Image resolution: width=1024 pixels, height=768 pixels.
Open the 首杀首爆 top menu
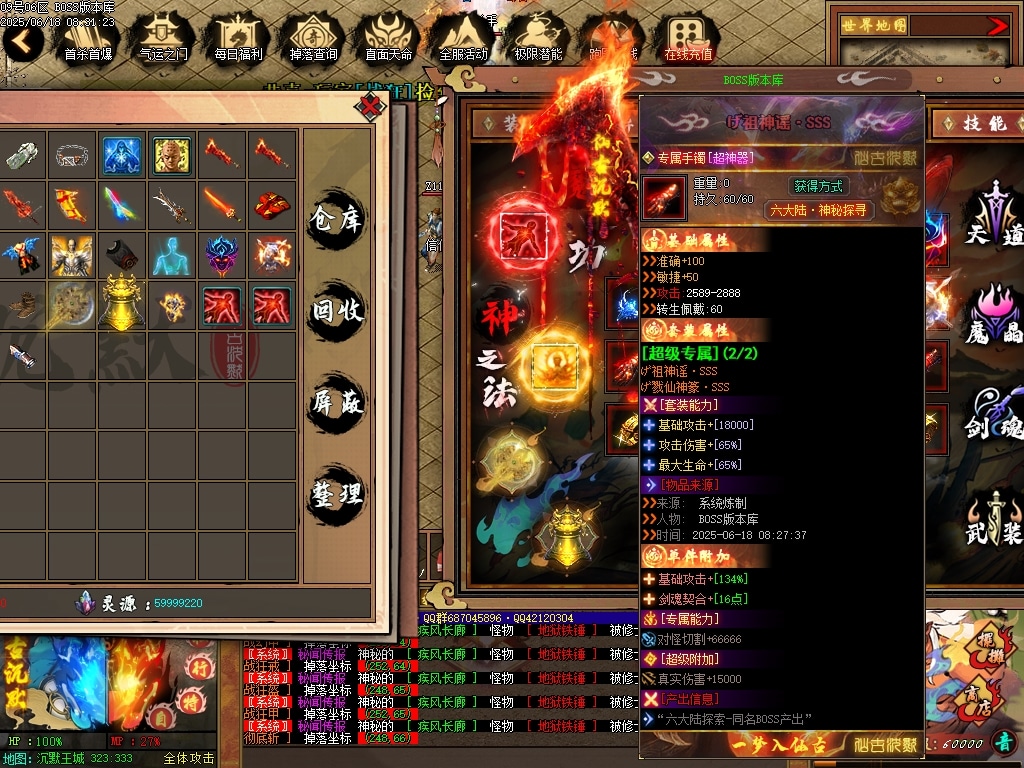[x=88, y=38]
